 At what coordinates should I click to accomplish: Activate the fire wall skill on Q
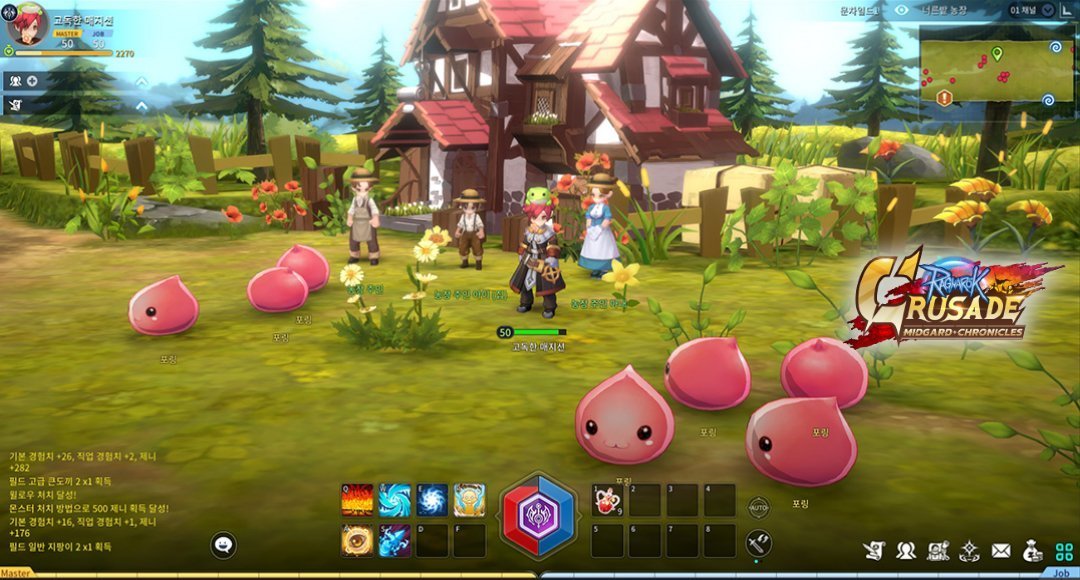coord(357,500)
